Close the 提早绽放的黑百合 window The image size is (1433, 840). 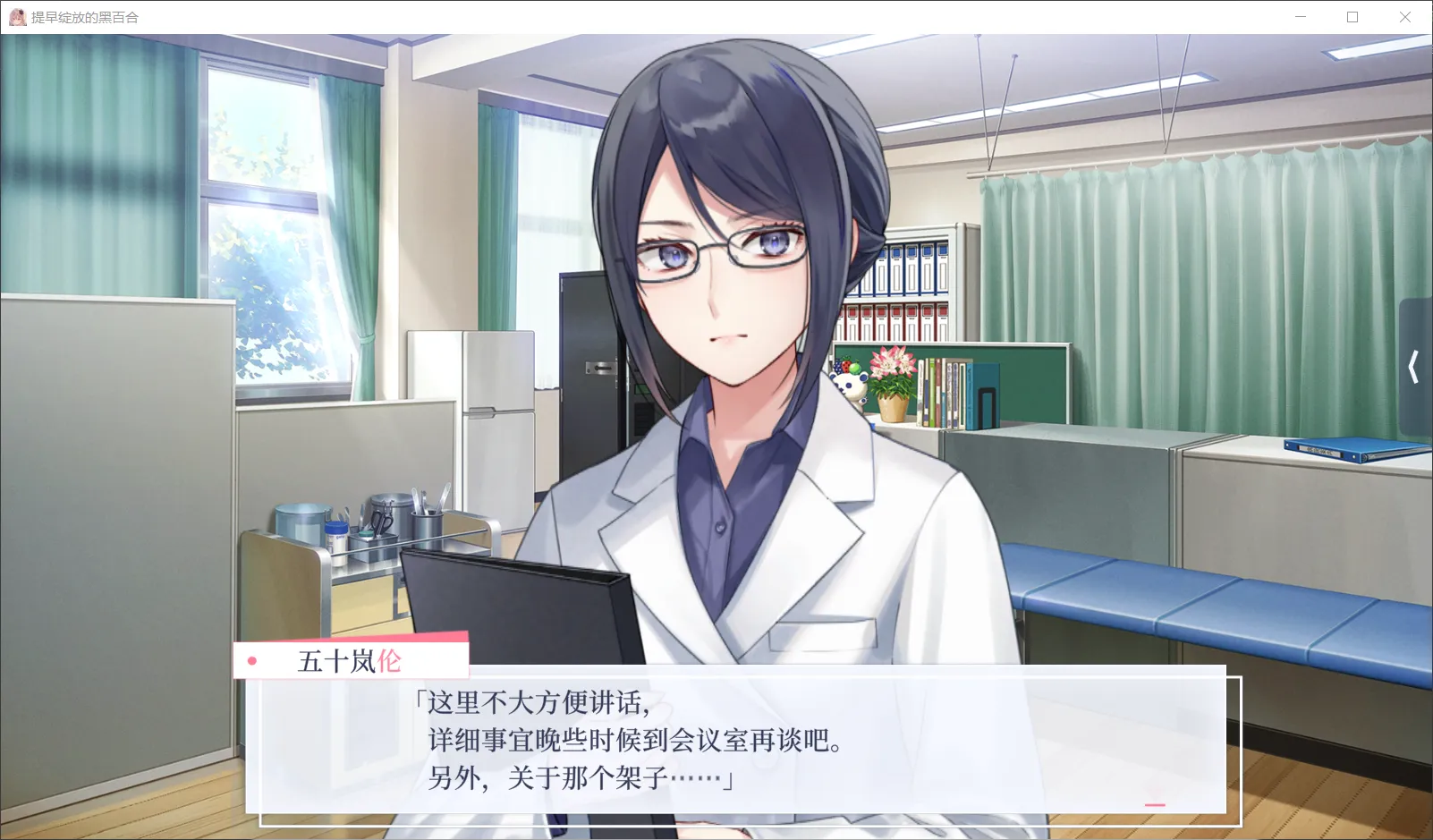pyautogui.click(x=1406, y=16)
